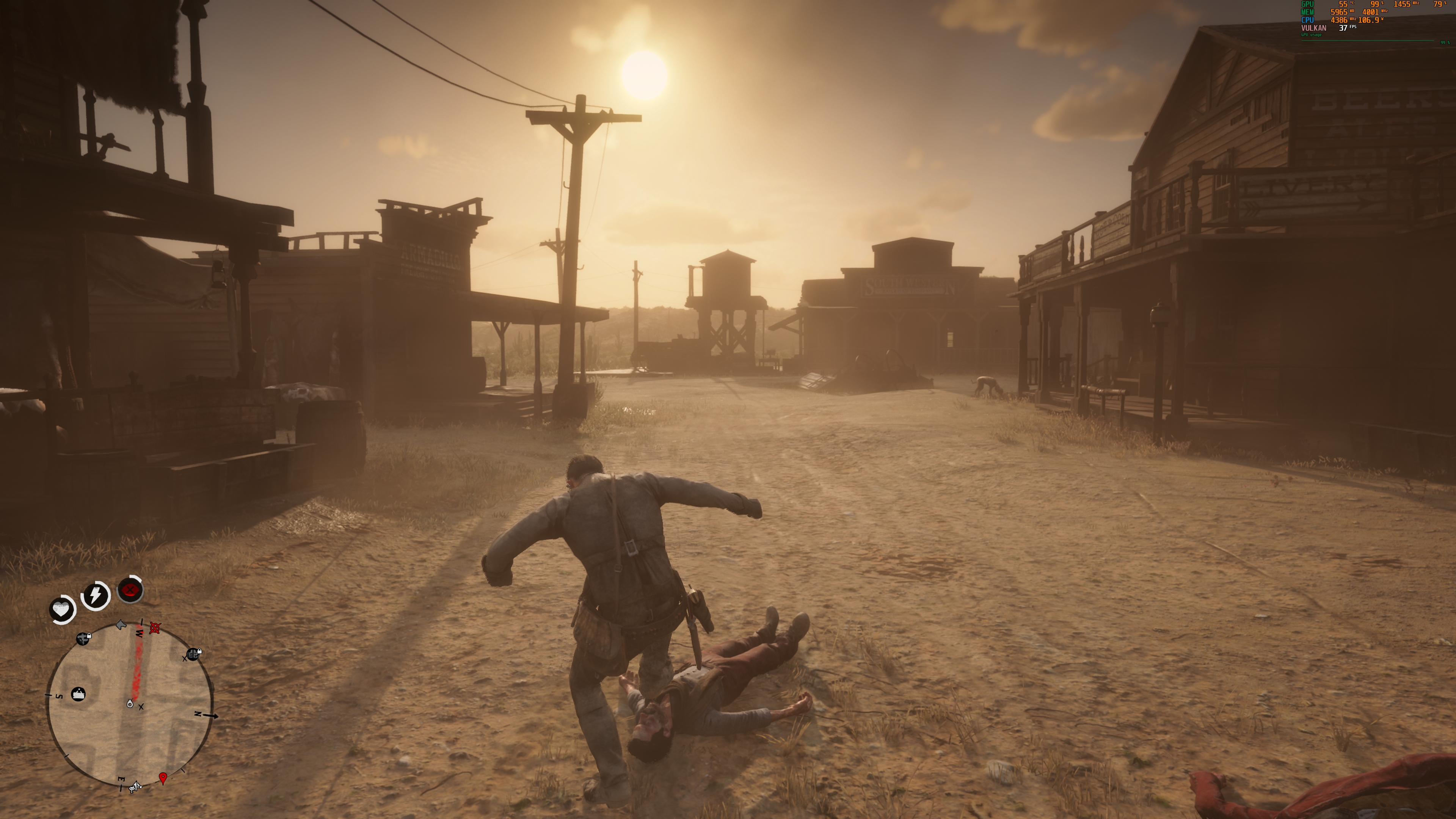Click the S compass letter on the minimap
Screen dimensions: 1456x819
(x=60, y=696)
